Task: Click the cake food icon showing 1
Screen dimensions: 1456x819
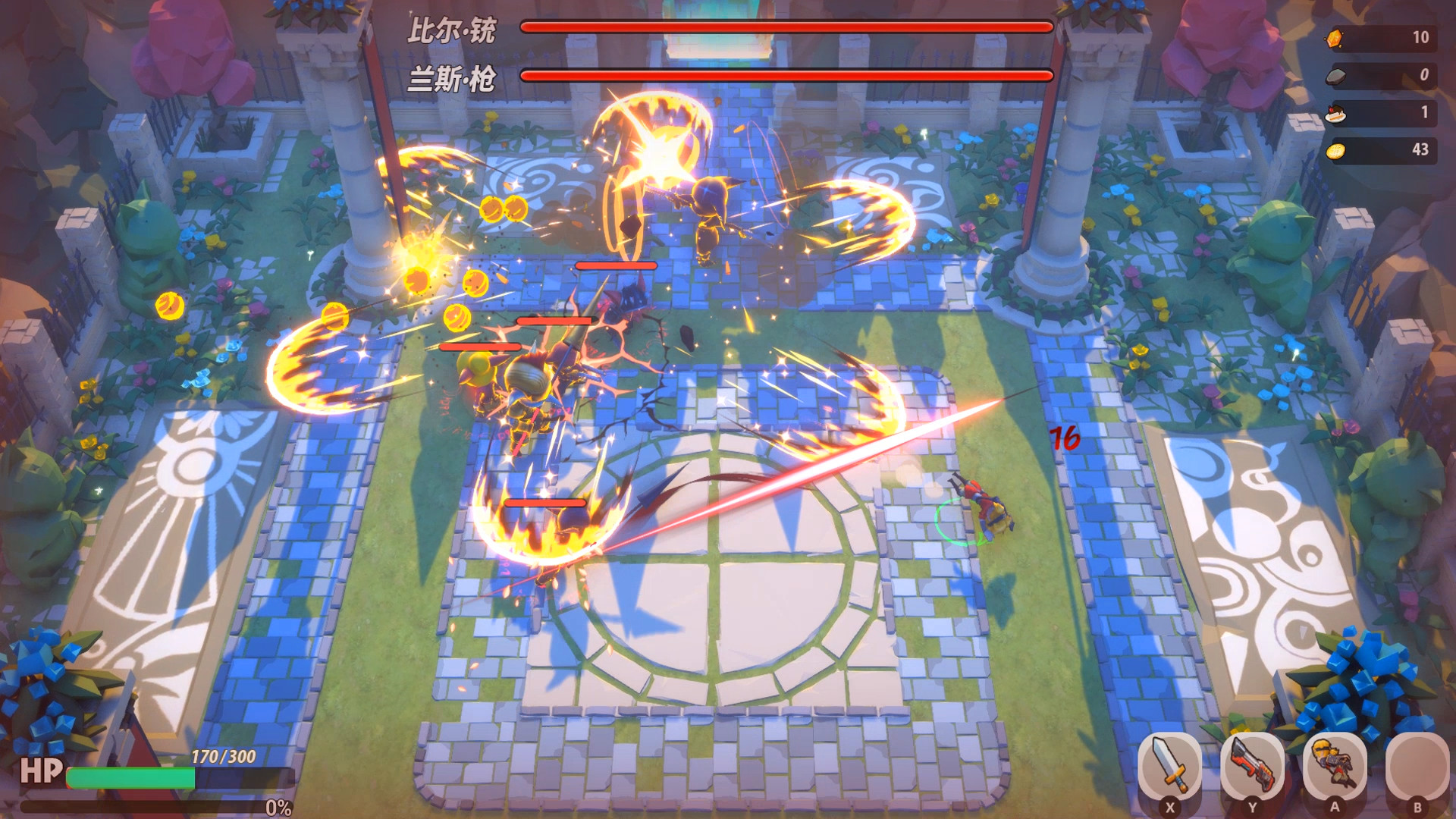Action: (x=1338, y=113)
